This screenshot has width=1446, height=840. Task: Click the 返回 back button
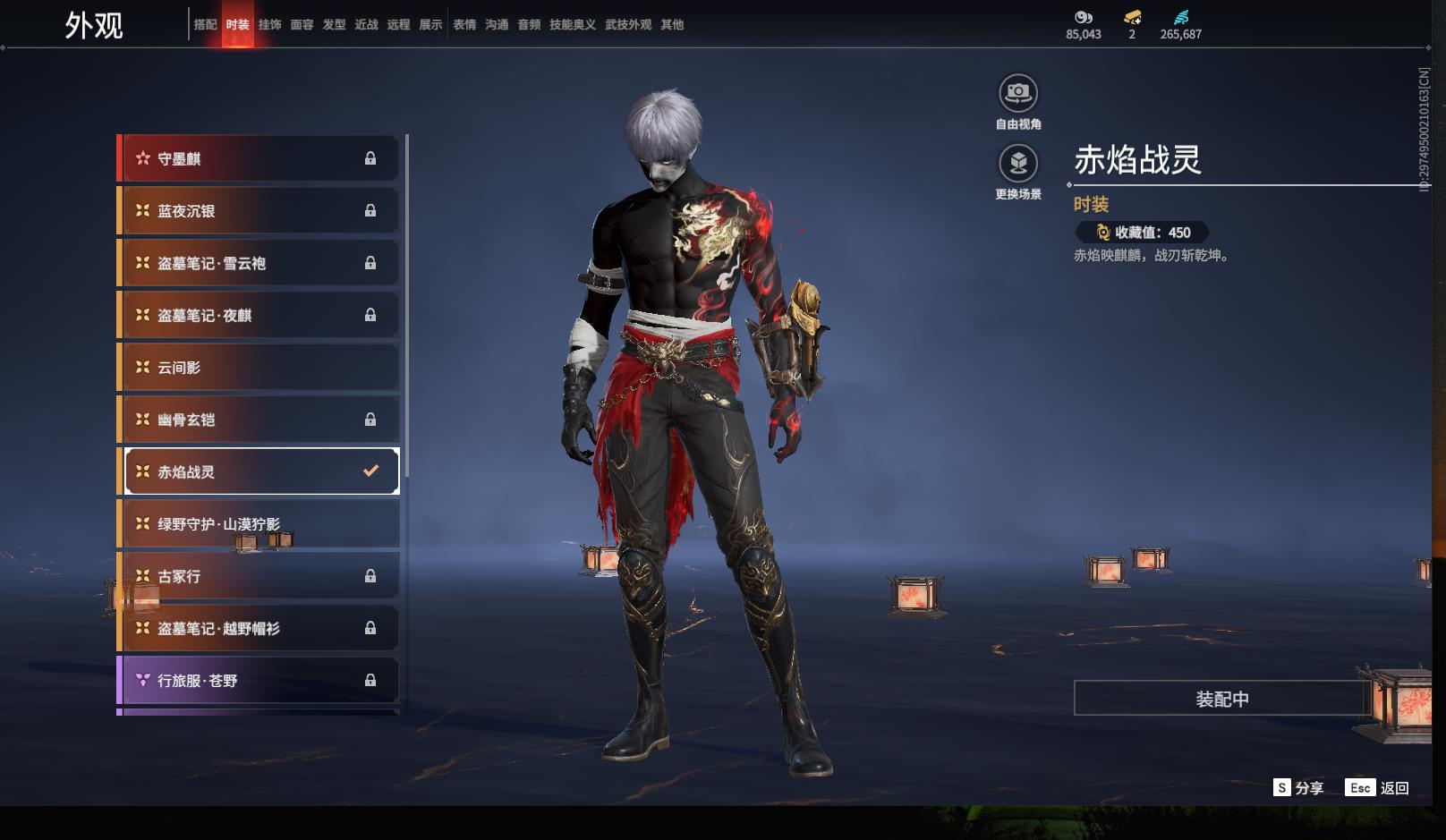pos(1378,788)
